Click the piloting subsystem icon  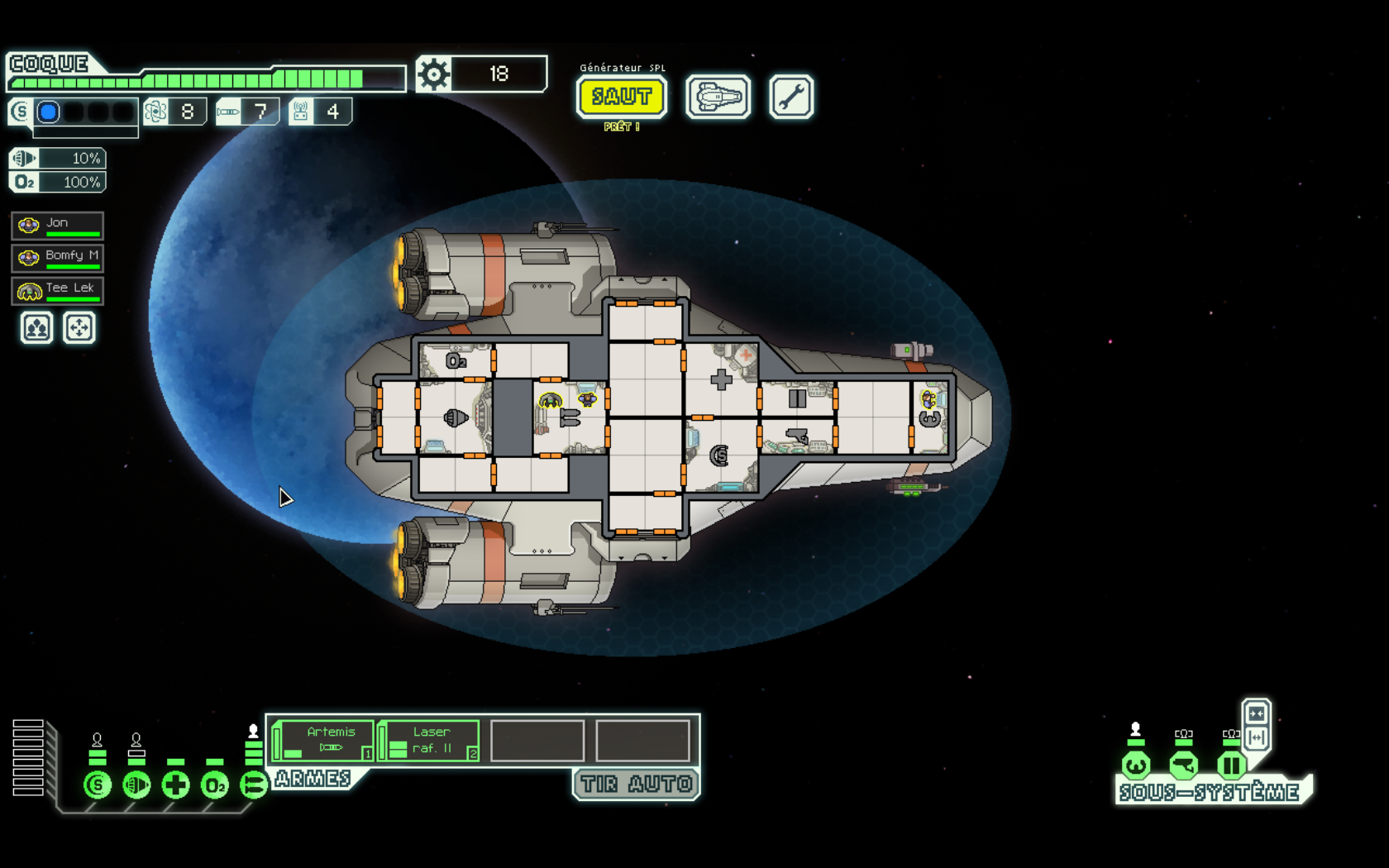[x=1135, y=765]
